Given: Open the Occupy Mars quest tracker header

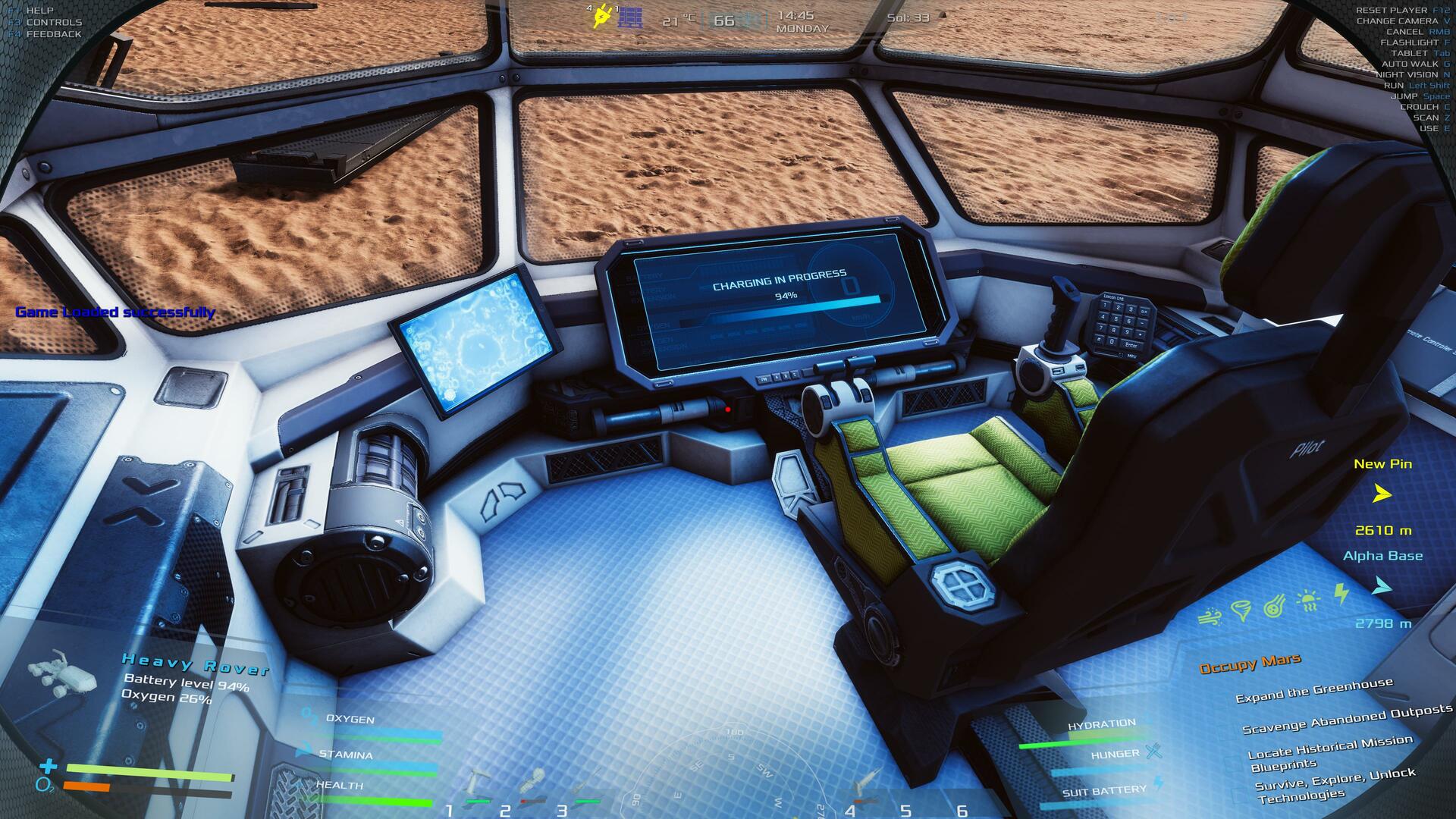Looking at the screenshot, I should pos(1250,664).
